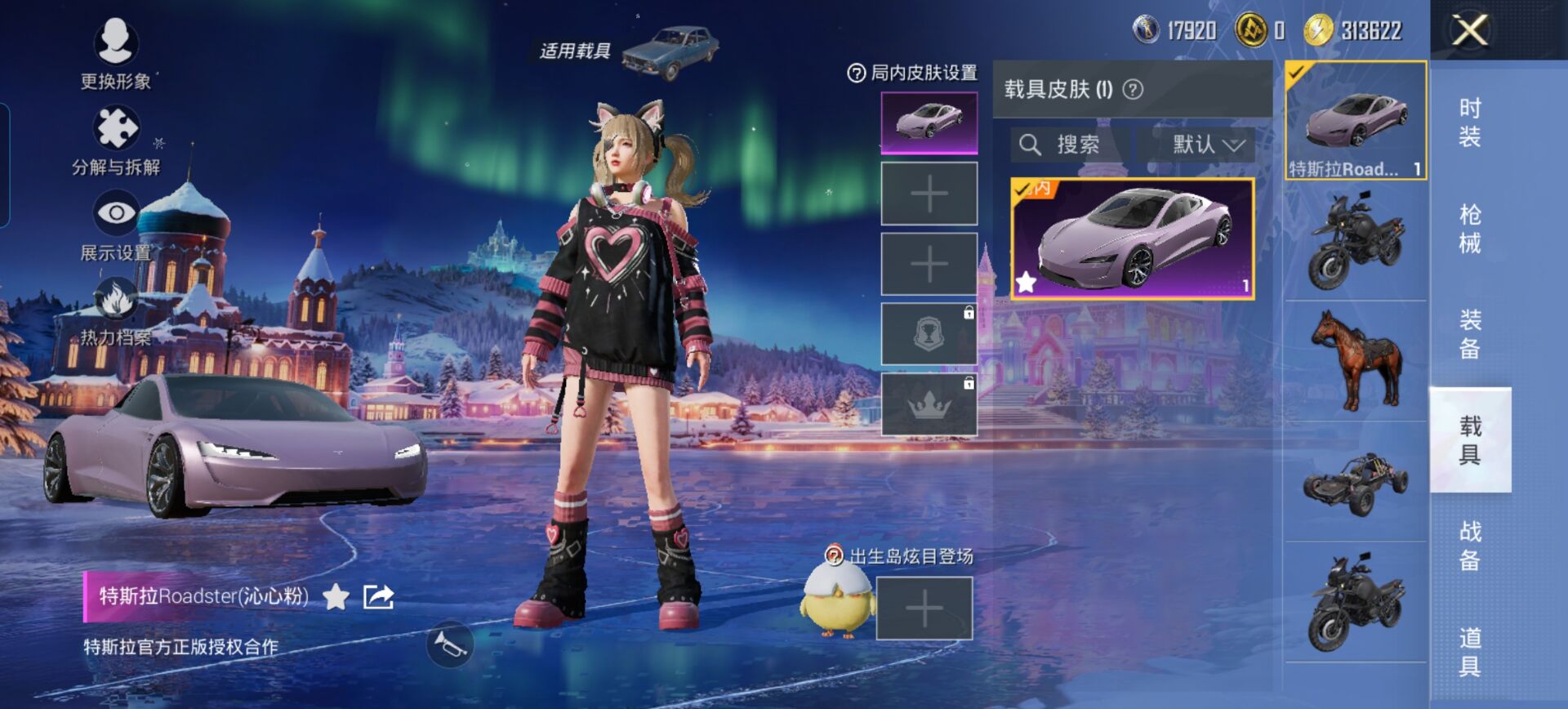The width and height of the screenshot is (1568, 709).
Task: Open the 默认 sort dropdown
Action: pyautogui.click(x=1207, y=145)
